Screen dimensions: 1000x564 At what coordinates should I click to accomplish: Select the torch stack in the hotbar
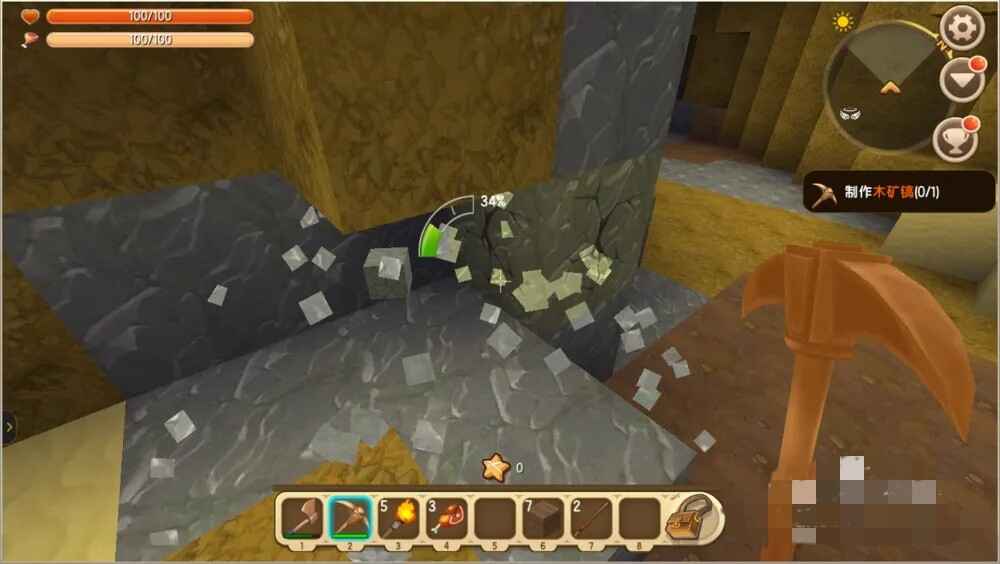click(x=399, y=519)
